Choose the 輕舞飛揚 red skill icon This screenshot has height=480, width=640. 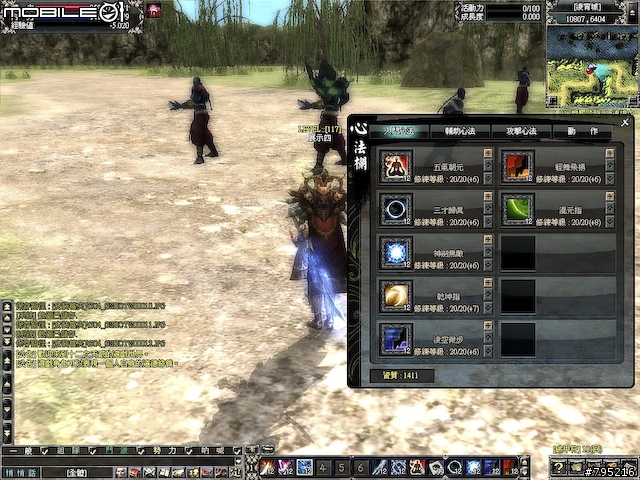(517, 166)
